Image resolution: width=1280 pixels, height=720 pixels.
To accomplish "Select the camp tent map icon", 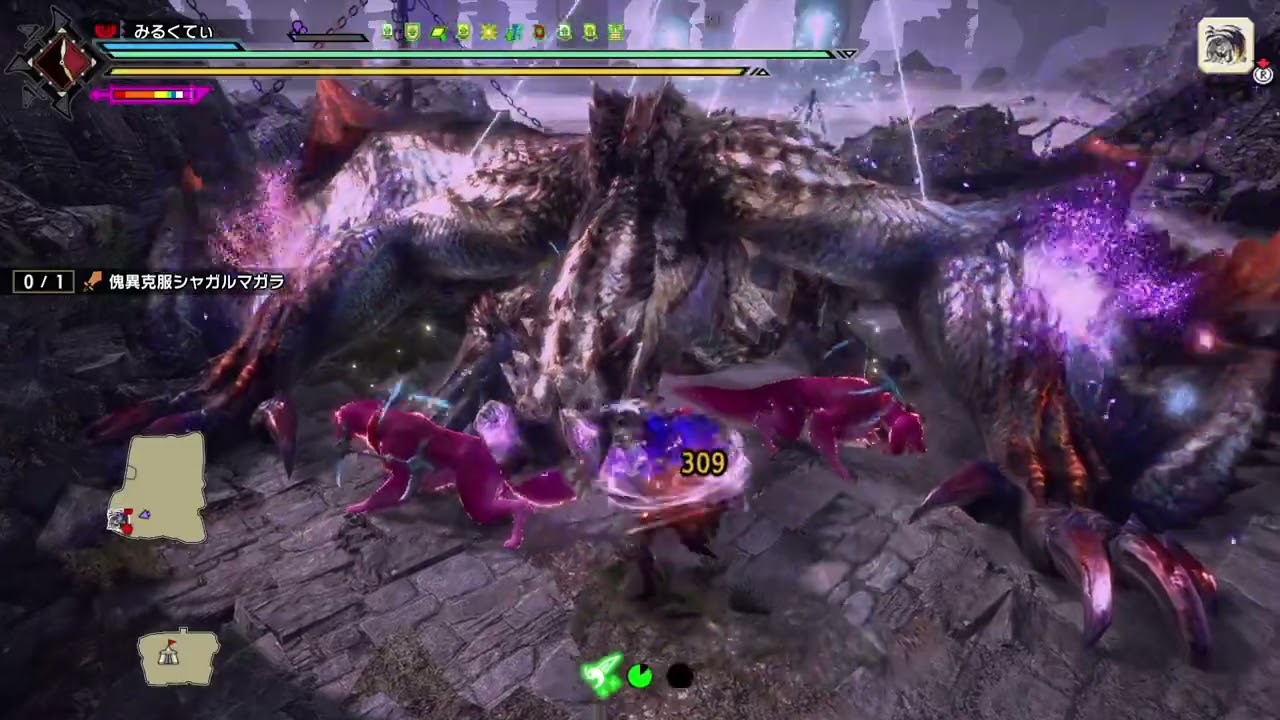I will pos(178,655).
